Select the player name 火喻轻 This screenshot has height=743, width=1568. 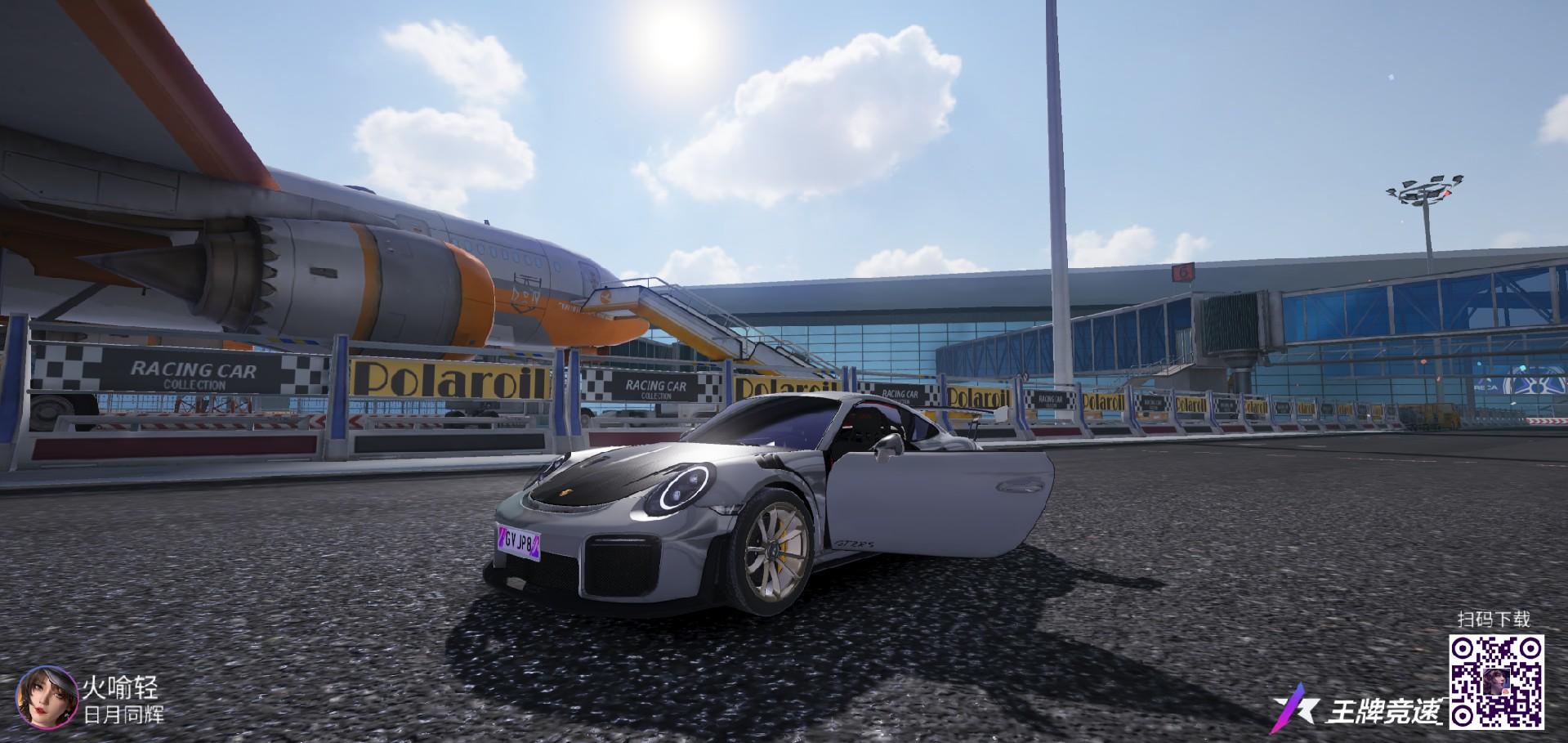point(120,687)
